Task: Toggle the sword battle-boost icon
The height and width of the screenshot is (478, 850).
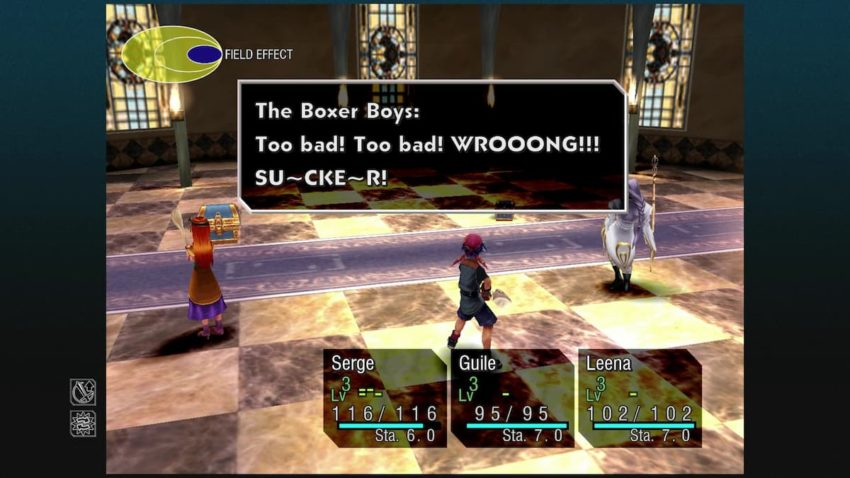Action: 83,392
